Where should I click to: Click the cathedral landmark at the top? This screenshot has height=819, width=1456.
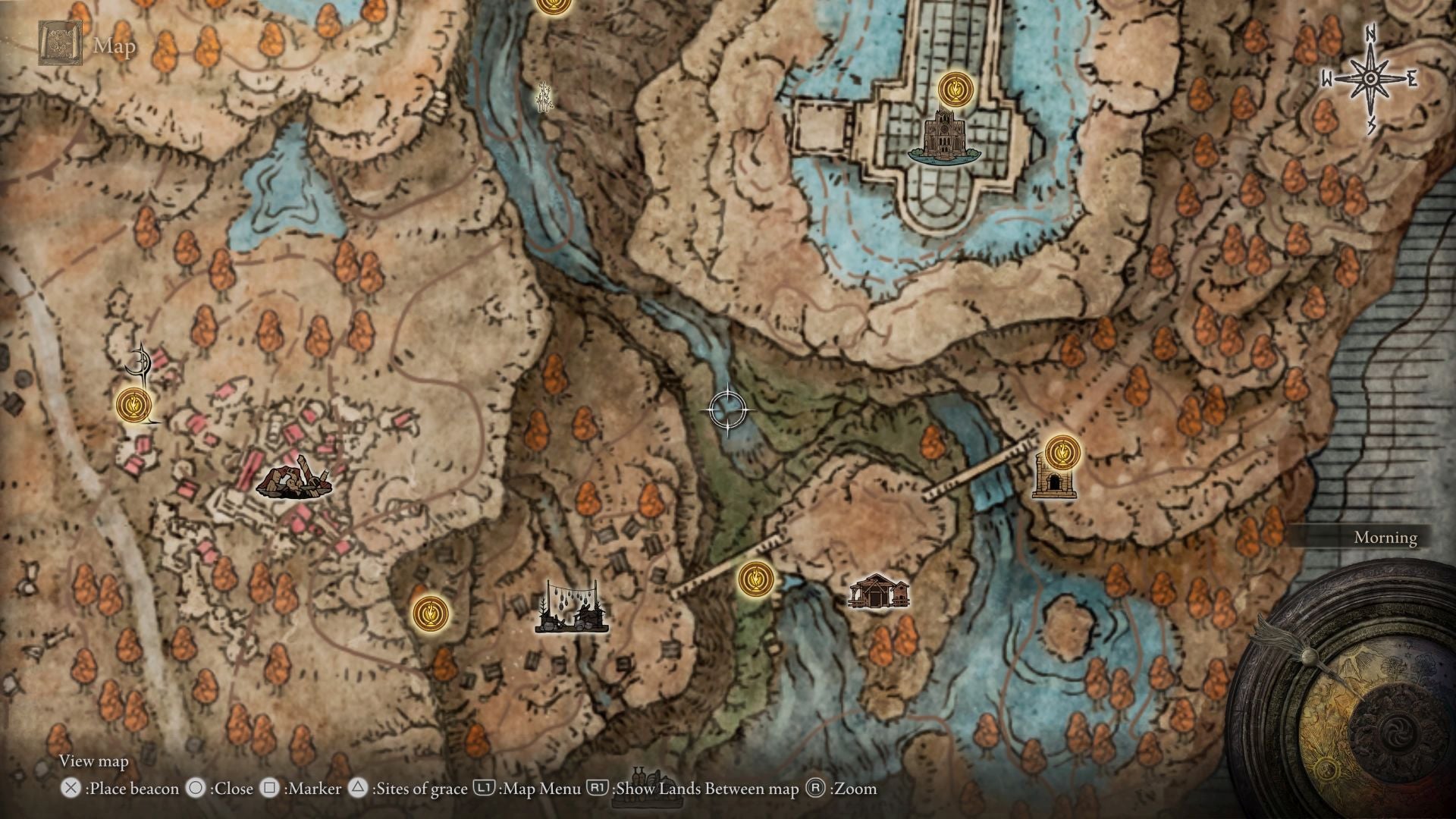point(945,140)
